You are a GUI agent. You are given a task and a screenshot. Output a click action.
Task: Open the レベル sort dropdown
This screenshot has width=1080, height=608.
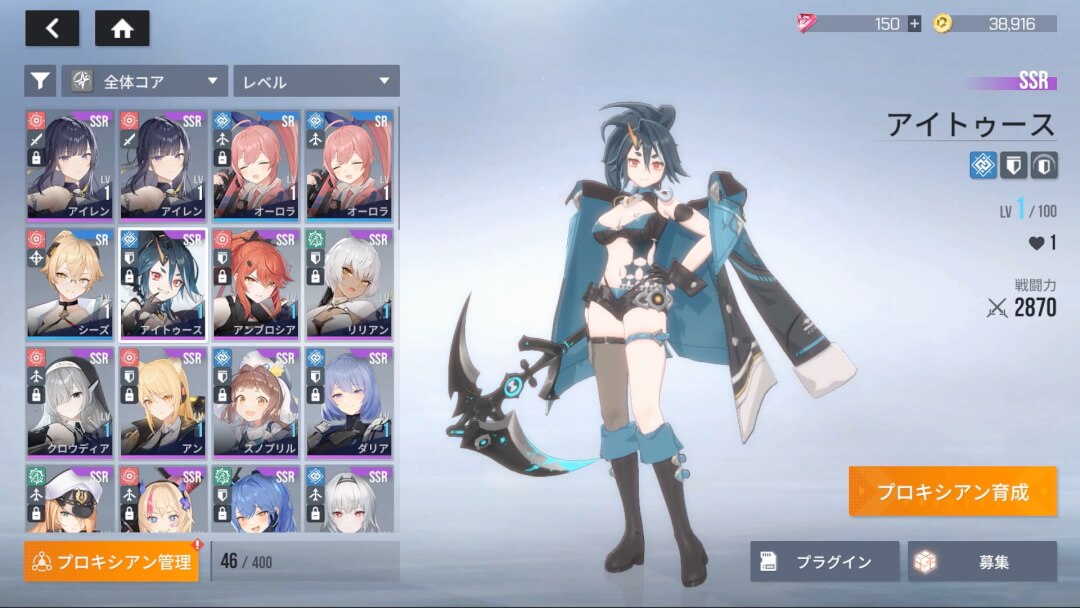pyautogui.click(x=315, y=81)
